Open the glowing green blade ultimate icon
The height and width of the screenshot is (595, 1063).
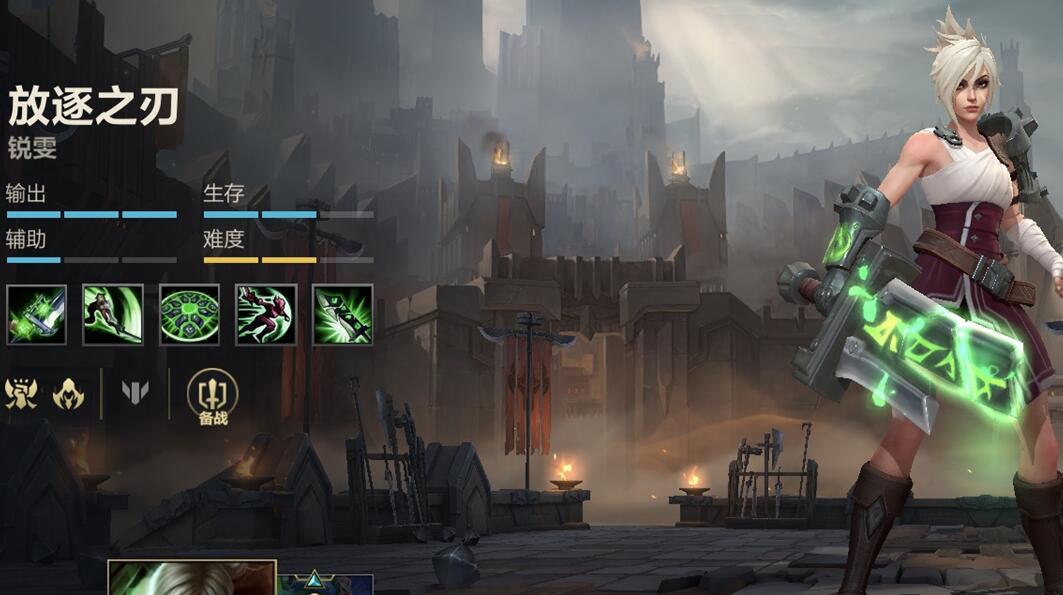[343, 315]
